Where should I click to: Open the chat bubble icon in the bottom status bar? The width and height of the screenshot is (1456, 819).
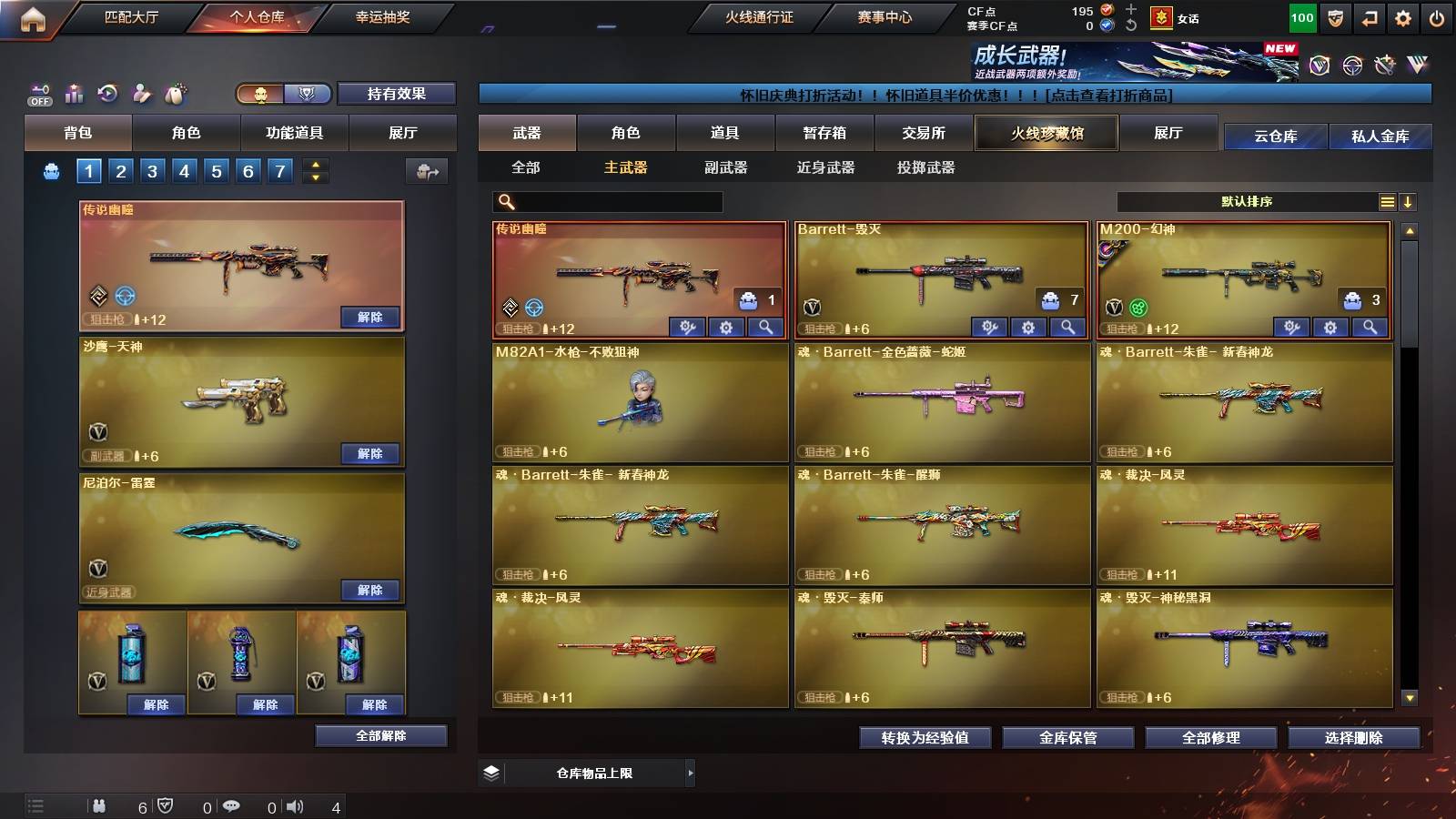click(233, 805)
